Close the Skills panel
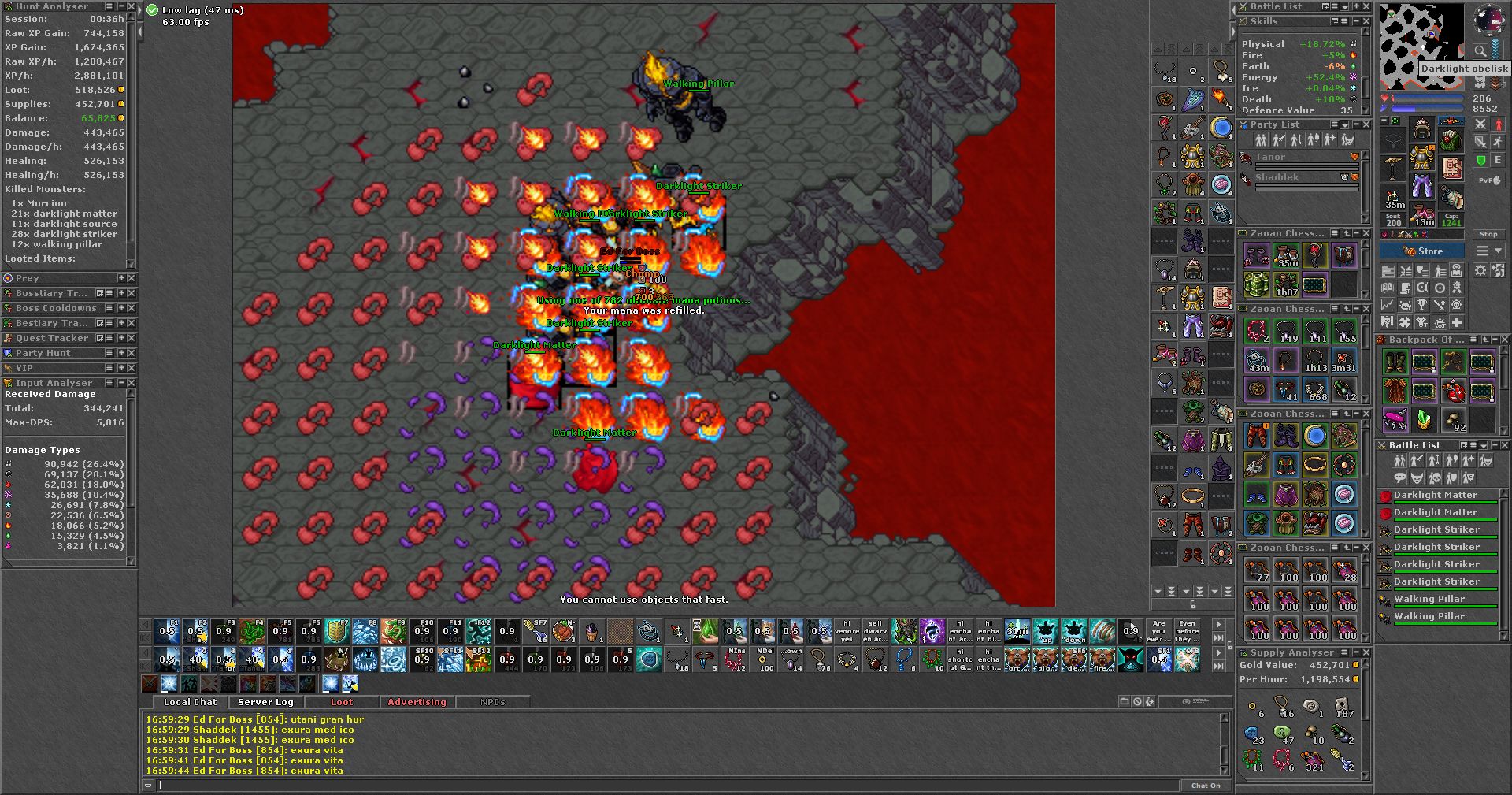This screenshot has width=1512, height=795. [1366, 21]
